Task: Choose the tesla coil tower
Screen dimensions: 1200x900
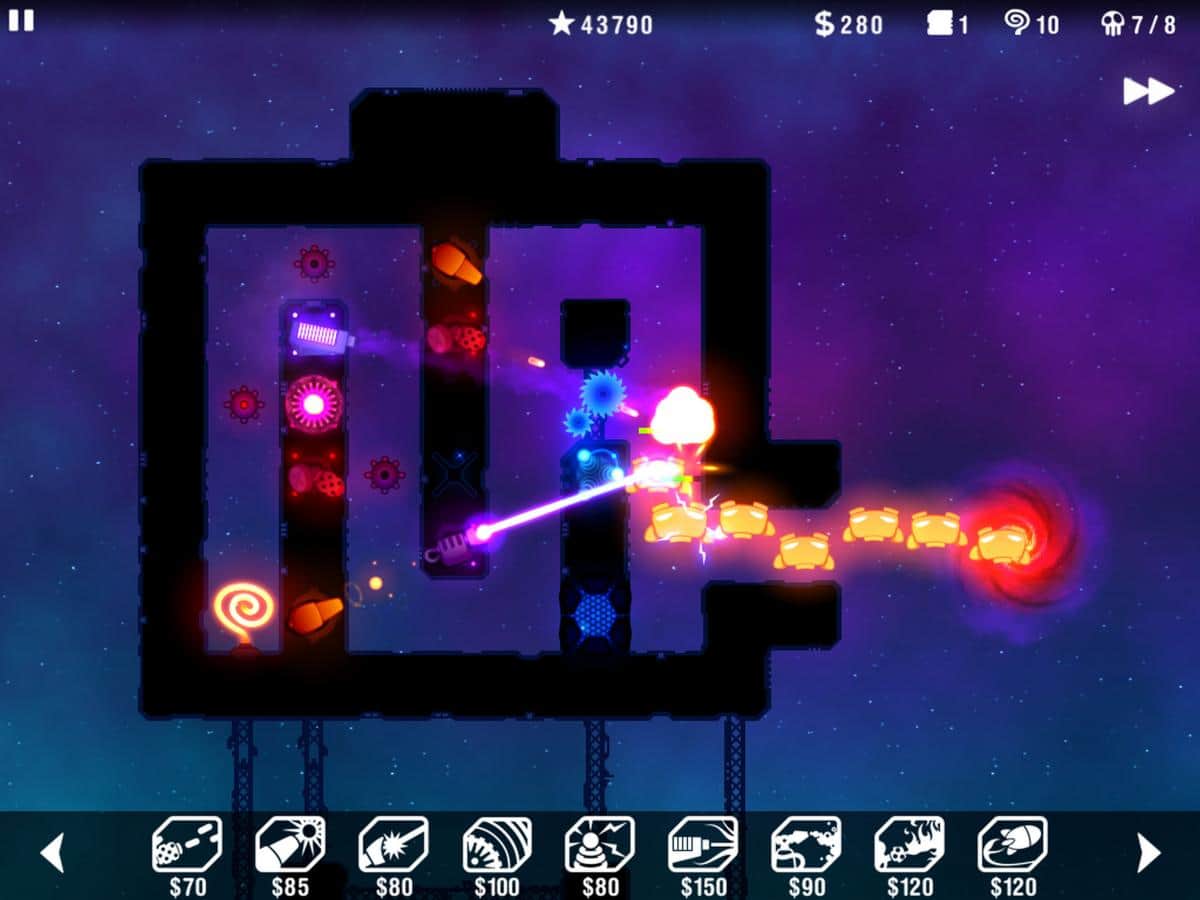Action: [600, 845]
